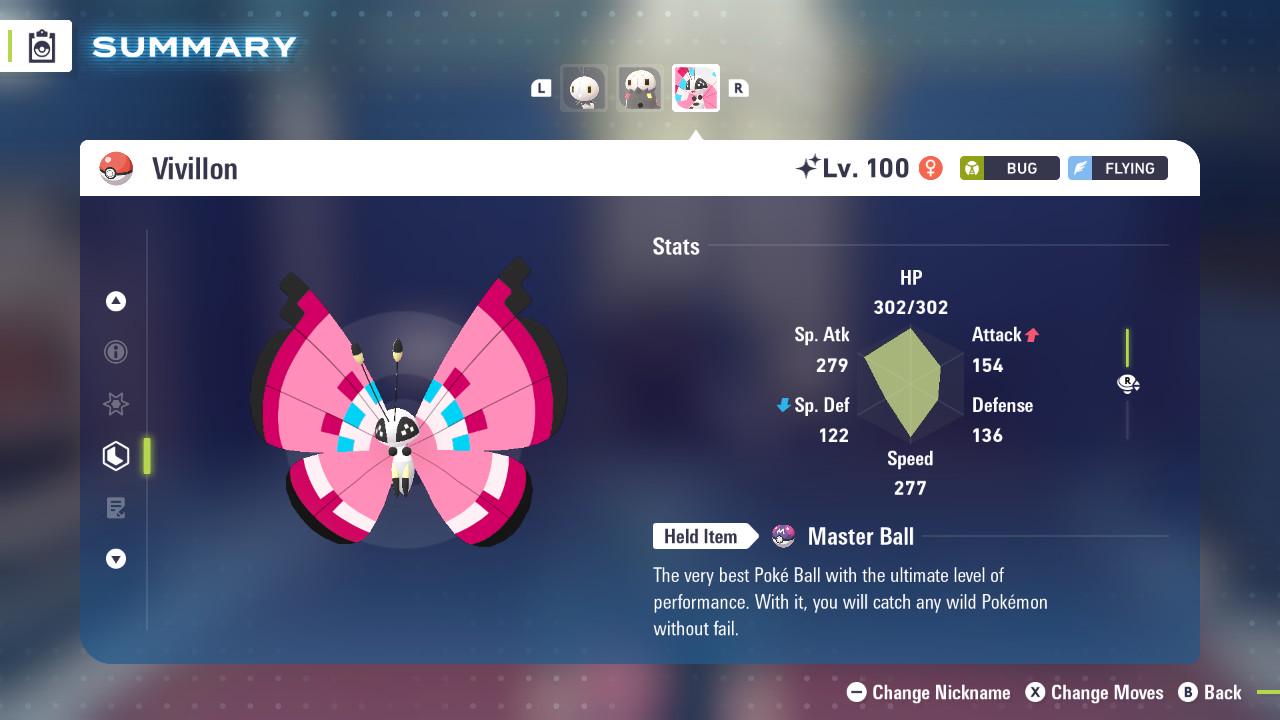Image resolution: width=1280 pixels, height=720 pixels.
Task: Toggle the stat graph view icon
Action: pos(1128,383)
